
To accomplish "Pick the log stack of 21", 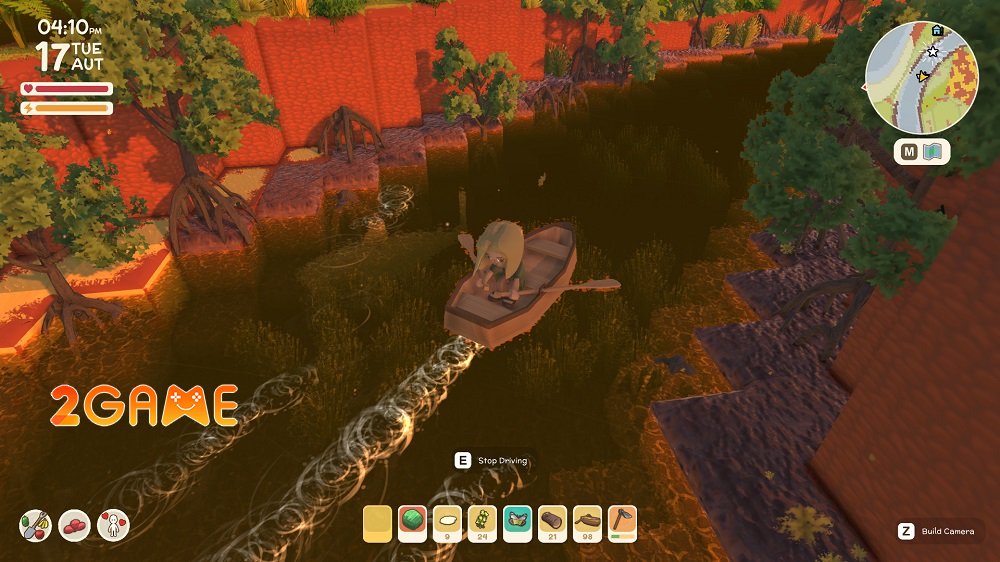I will 552,523.
